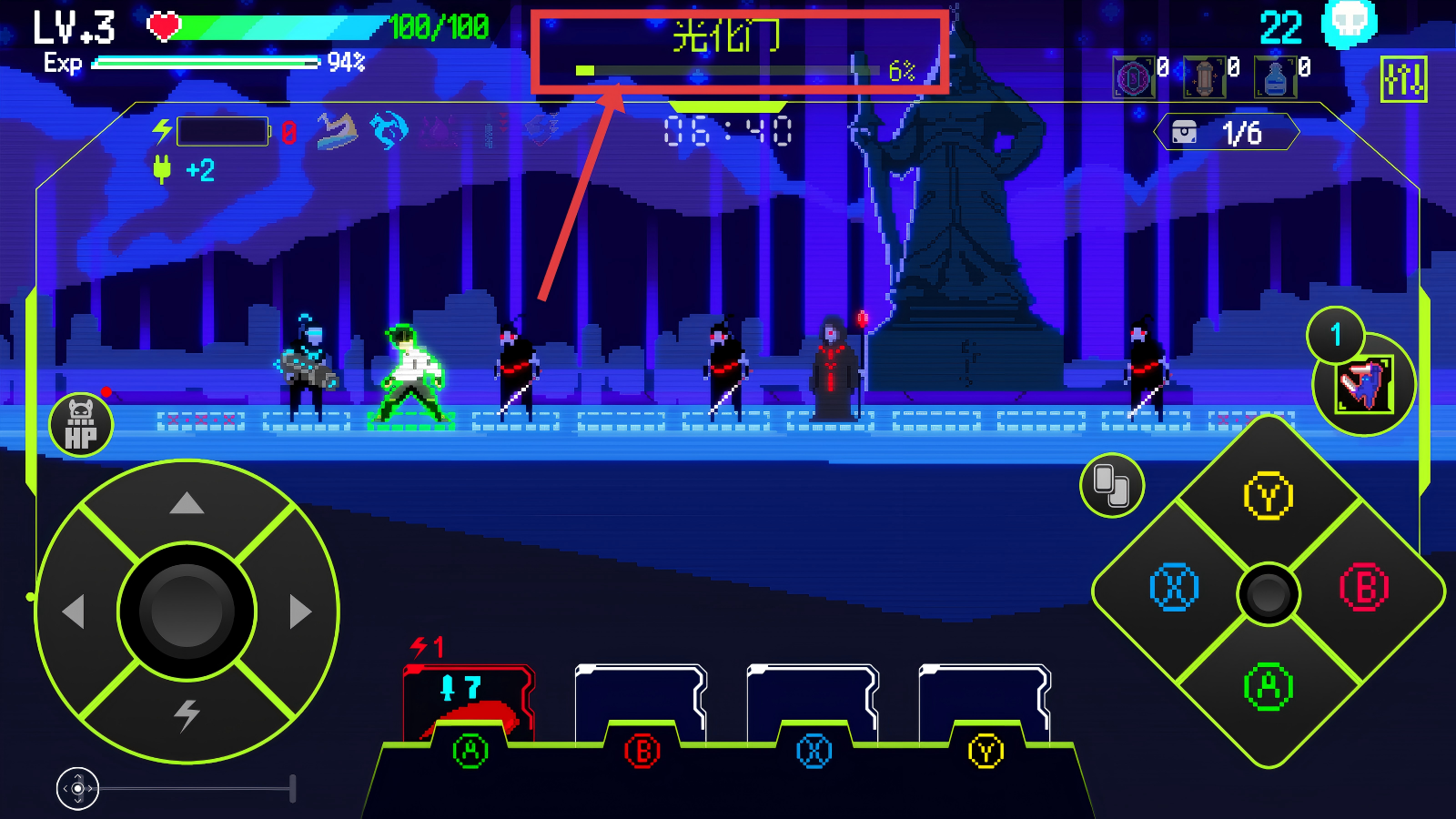Select the purple round shield item
1456x819 pixels.
pos(1133,77)
